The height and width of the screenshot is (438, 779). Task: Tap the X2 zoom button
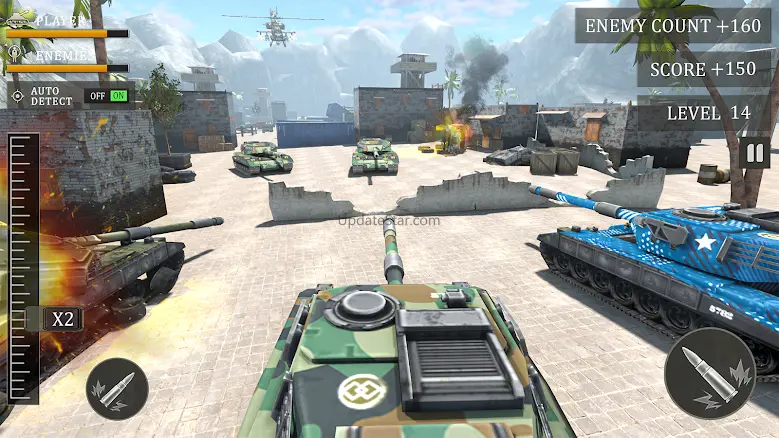pos(63,320)
